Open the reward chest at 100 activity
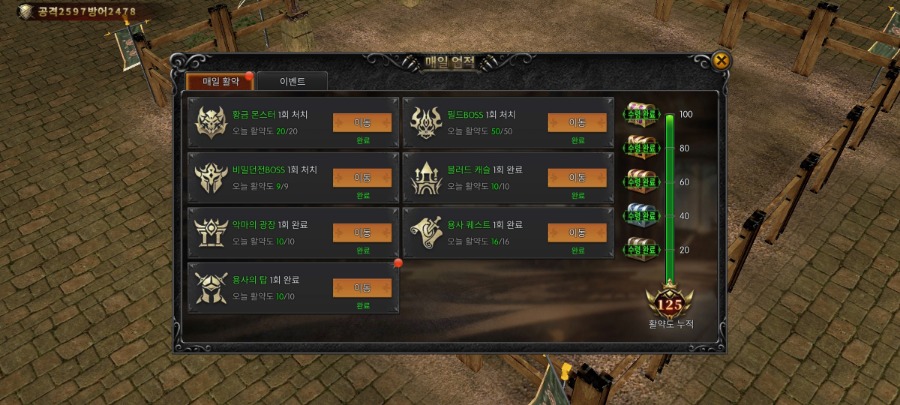The width and height of the screenshot is (900, 405). pos(640,113)
